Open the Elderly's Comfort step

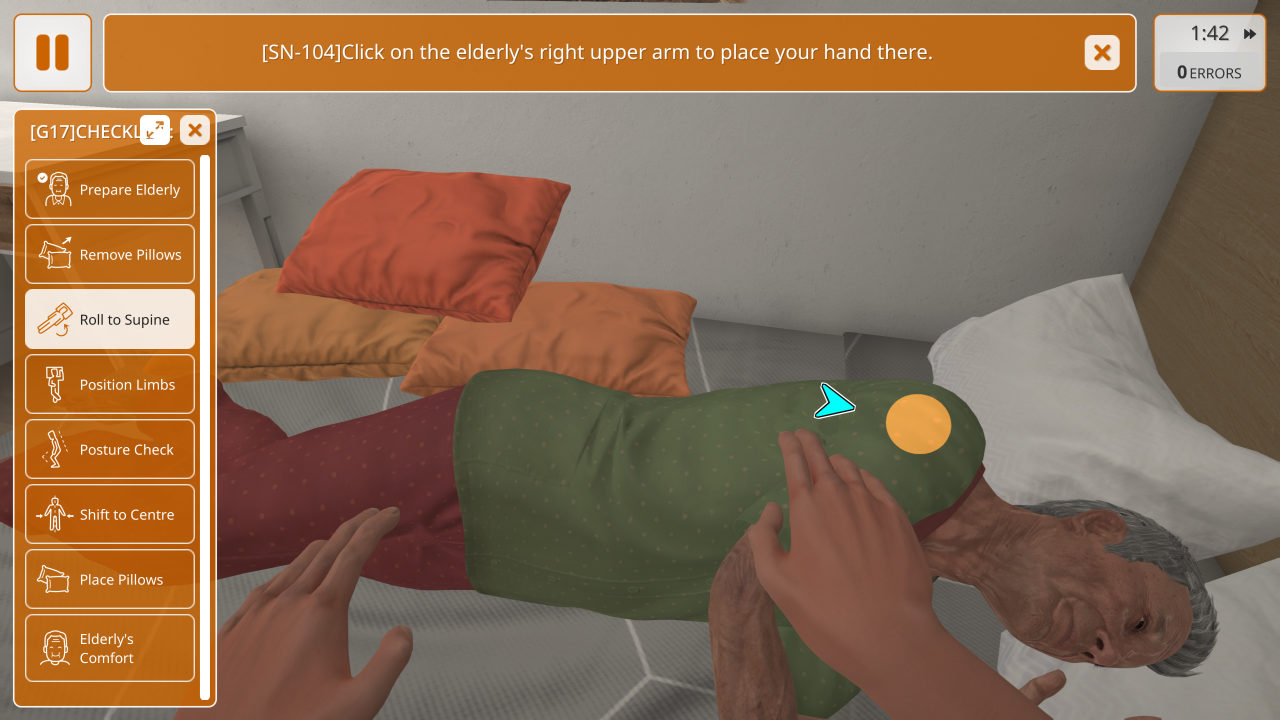tap(110, 648)
